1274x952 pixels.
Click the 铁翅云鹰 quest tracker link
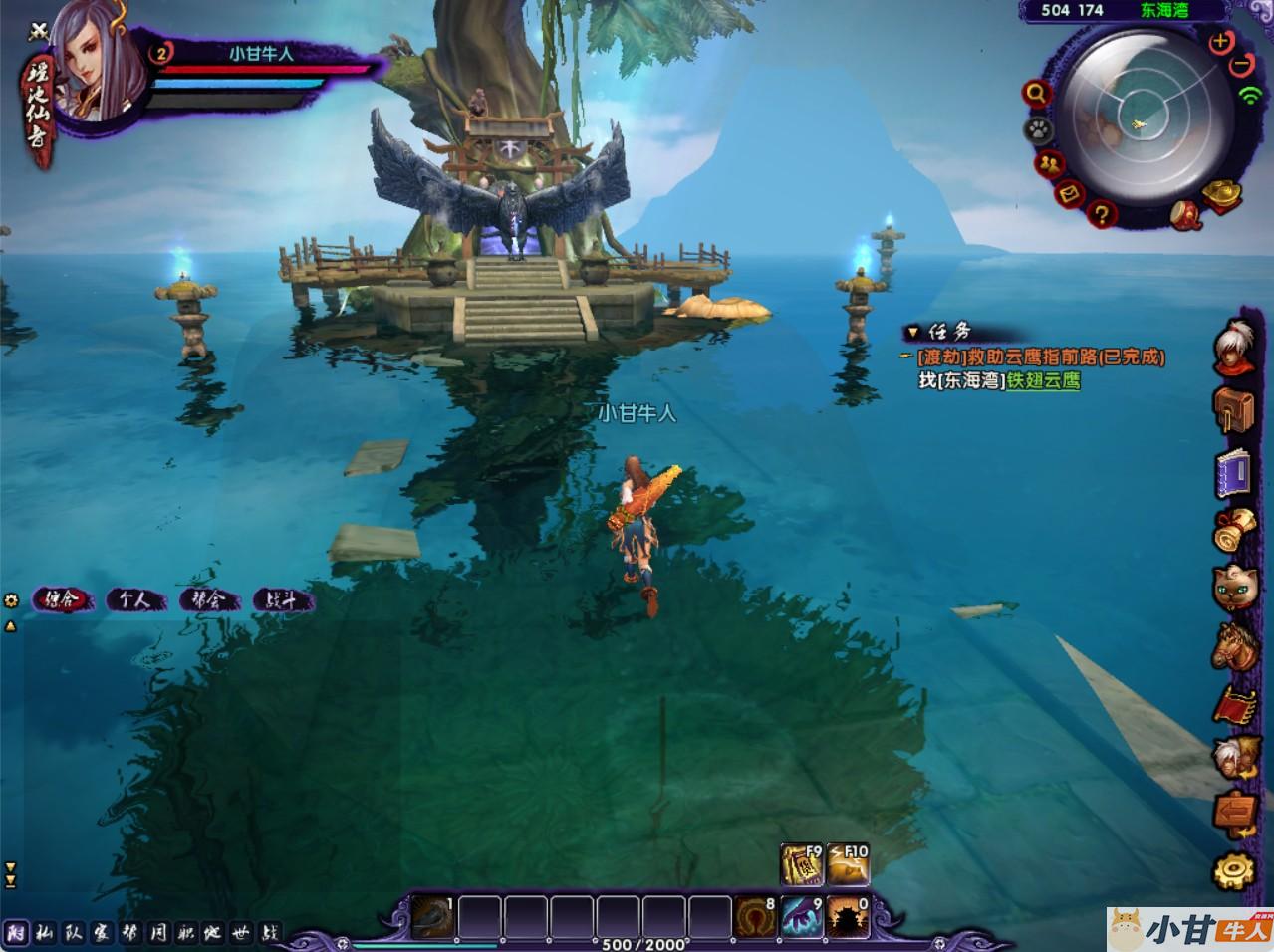pyautogui.click(x=1043, y=380)
